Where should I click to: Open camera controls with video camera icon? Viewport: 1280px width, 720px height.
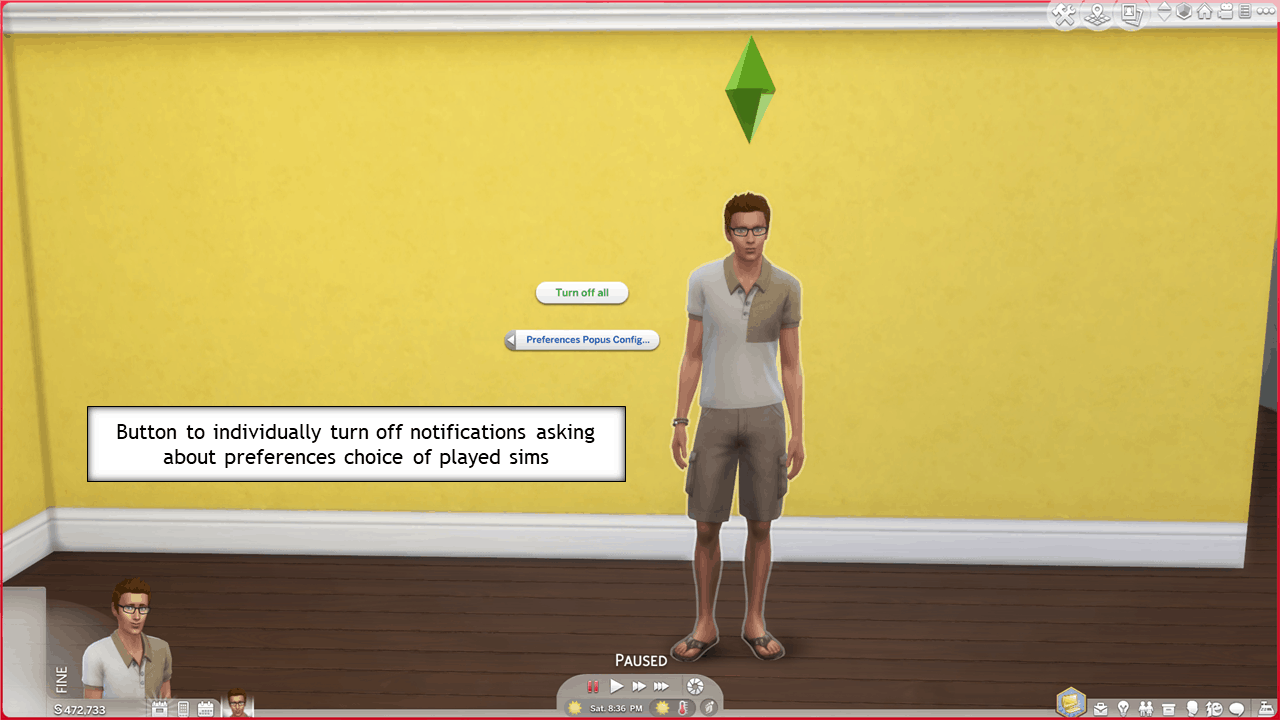(x=1225, y=12)
